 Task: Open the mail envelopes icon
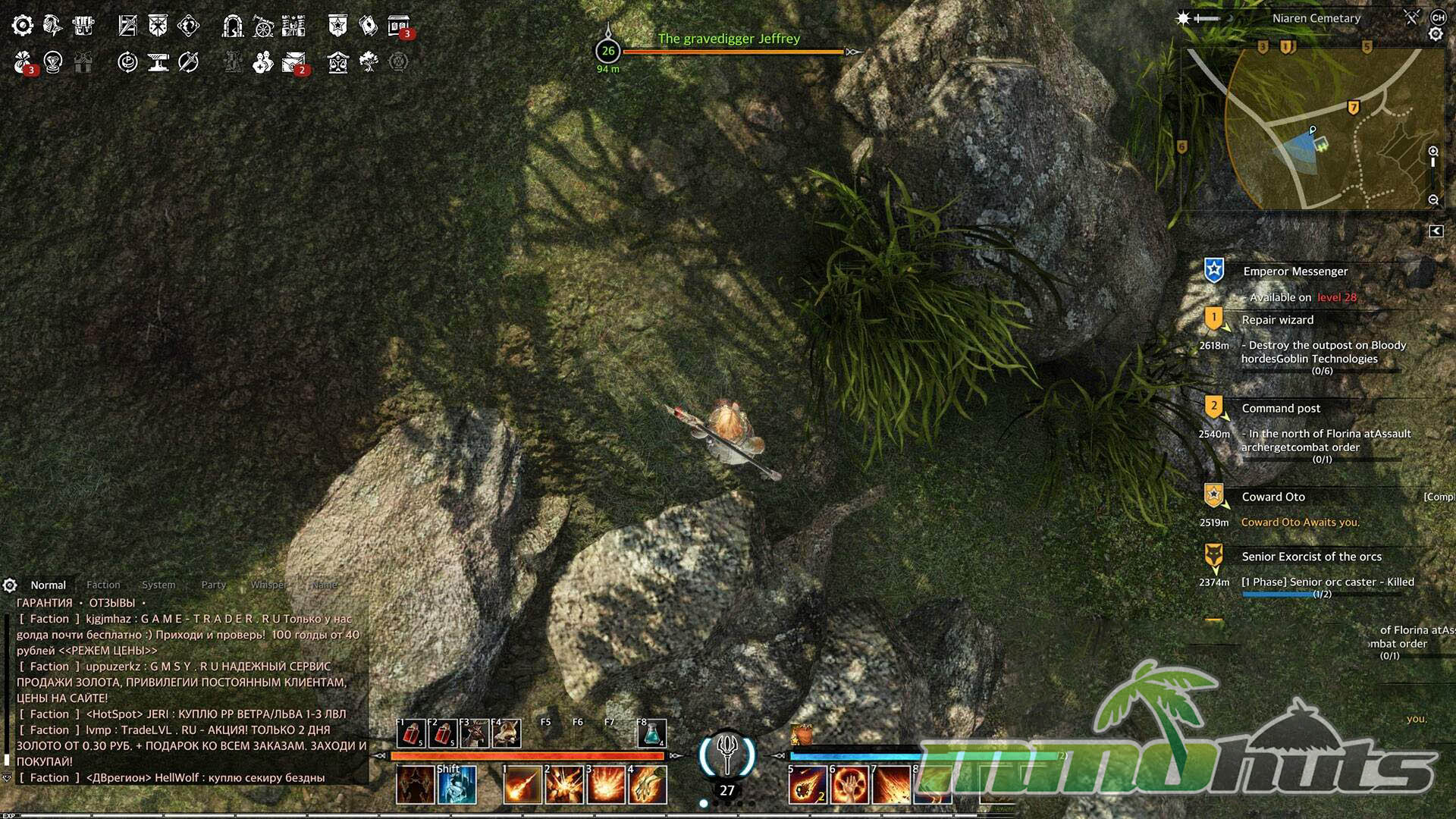pos(293,62)
